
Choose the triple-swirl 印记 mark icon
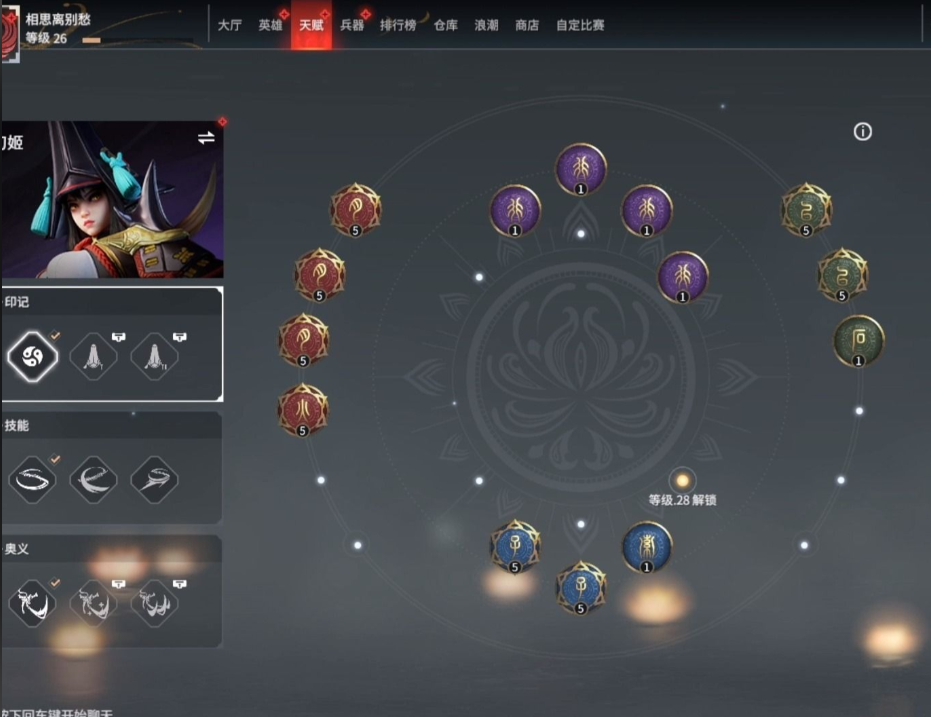pyautogui.click(x=33, y=356)
